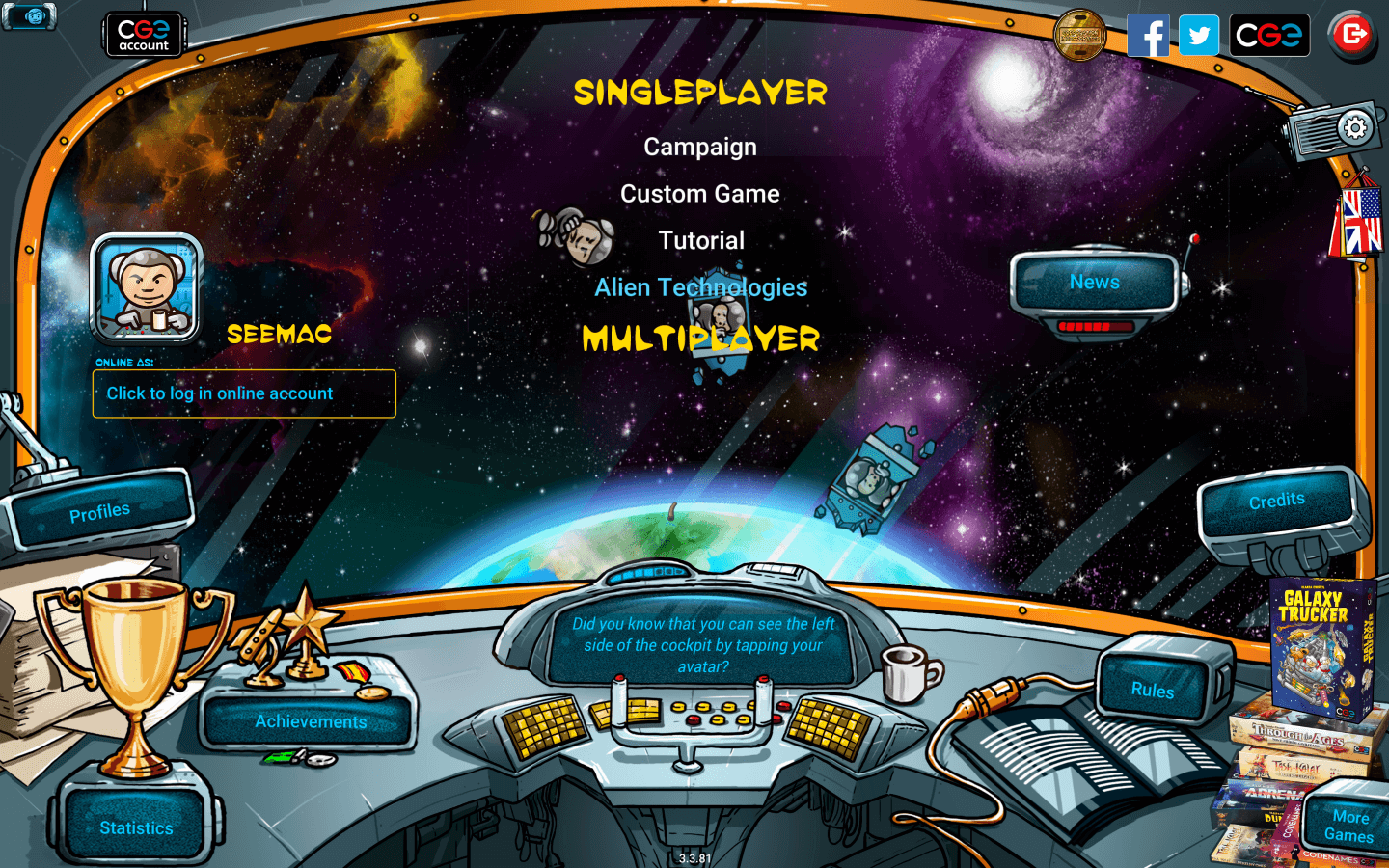View the Achievements screen
This screenshot has height=868, width=1389.
[311, 721]
